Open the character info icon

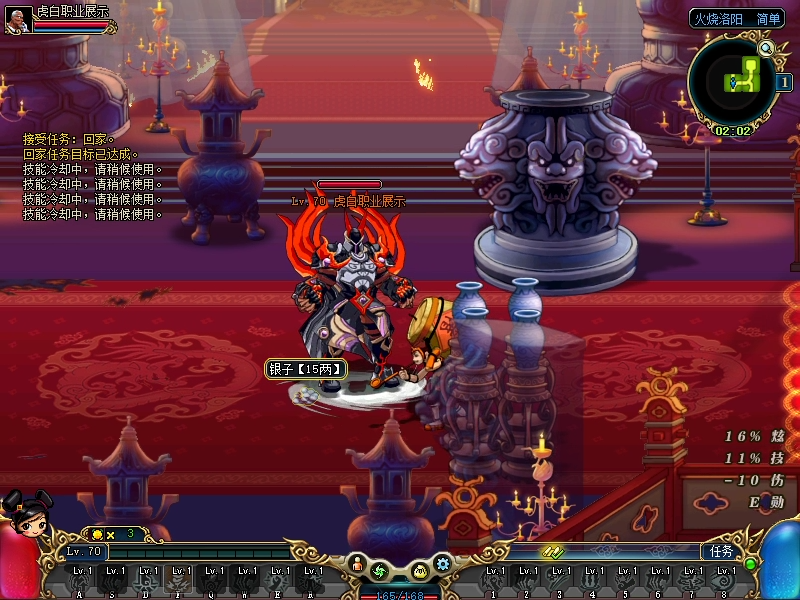[x=357, y=566]
